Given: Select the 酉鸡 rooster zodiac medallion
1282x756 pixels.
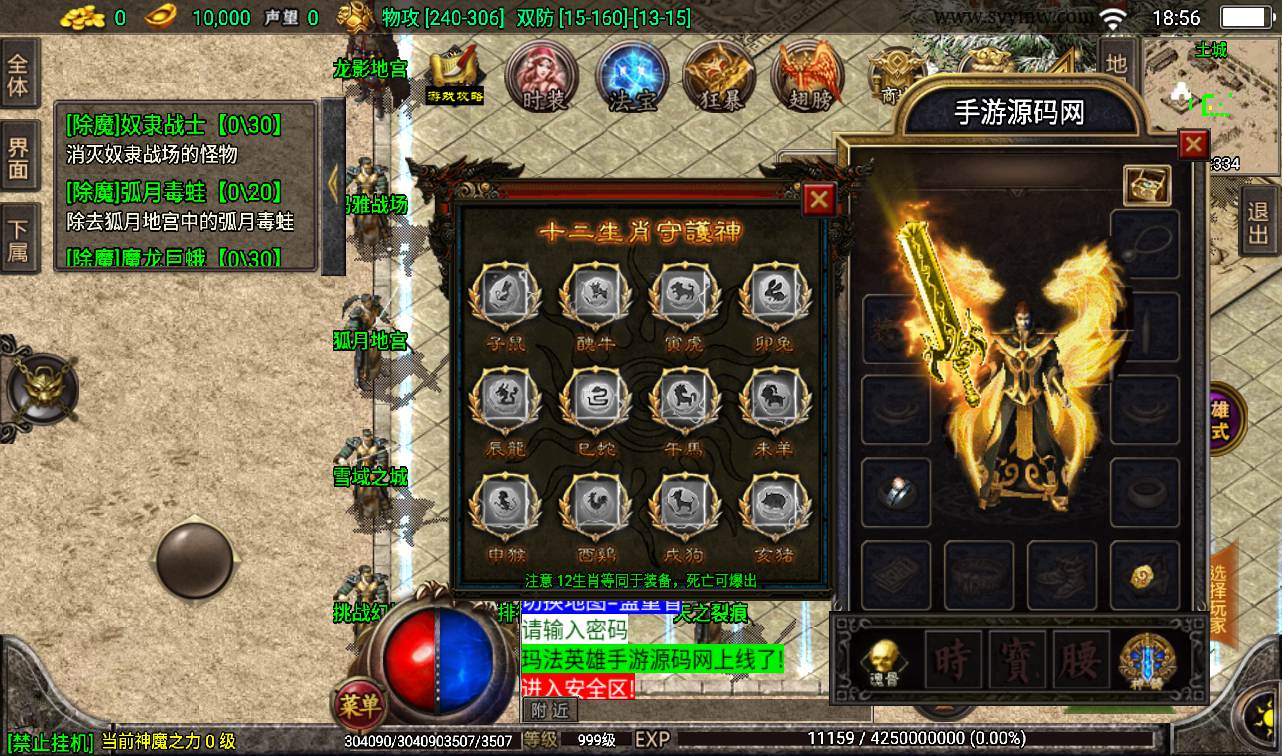Looking at the screenshot, I should coord(594,508).
